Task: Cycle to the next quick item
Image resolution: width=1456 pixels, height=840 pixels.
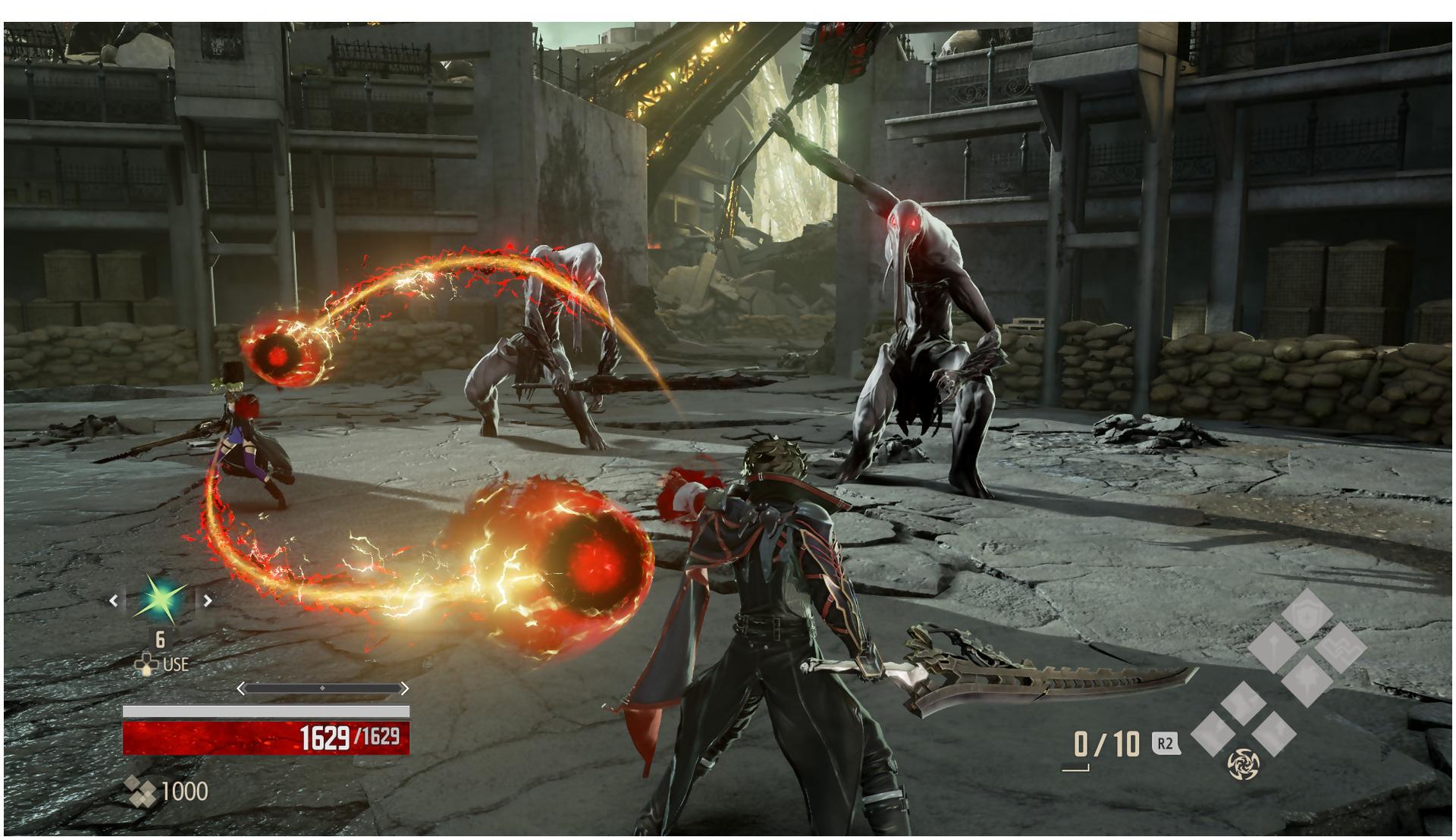Action: pyautogui.click(x=207, y=600)
